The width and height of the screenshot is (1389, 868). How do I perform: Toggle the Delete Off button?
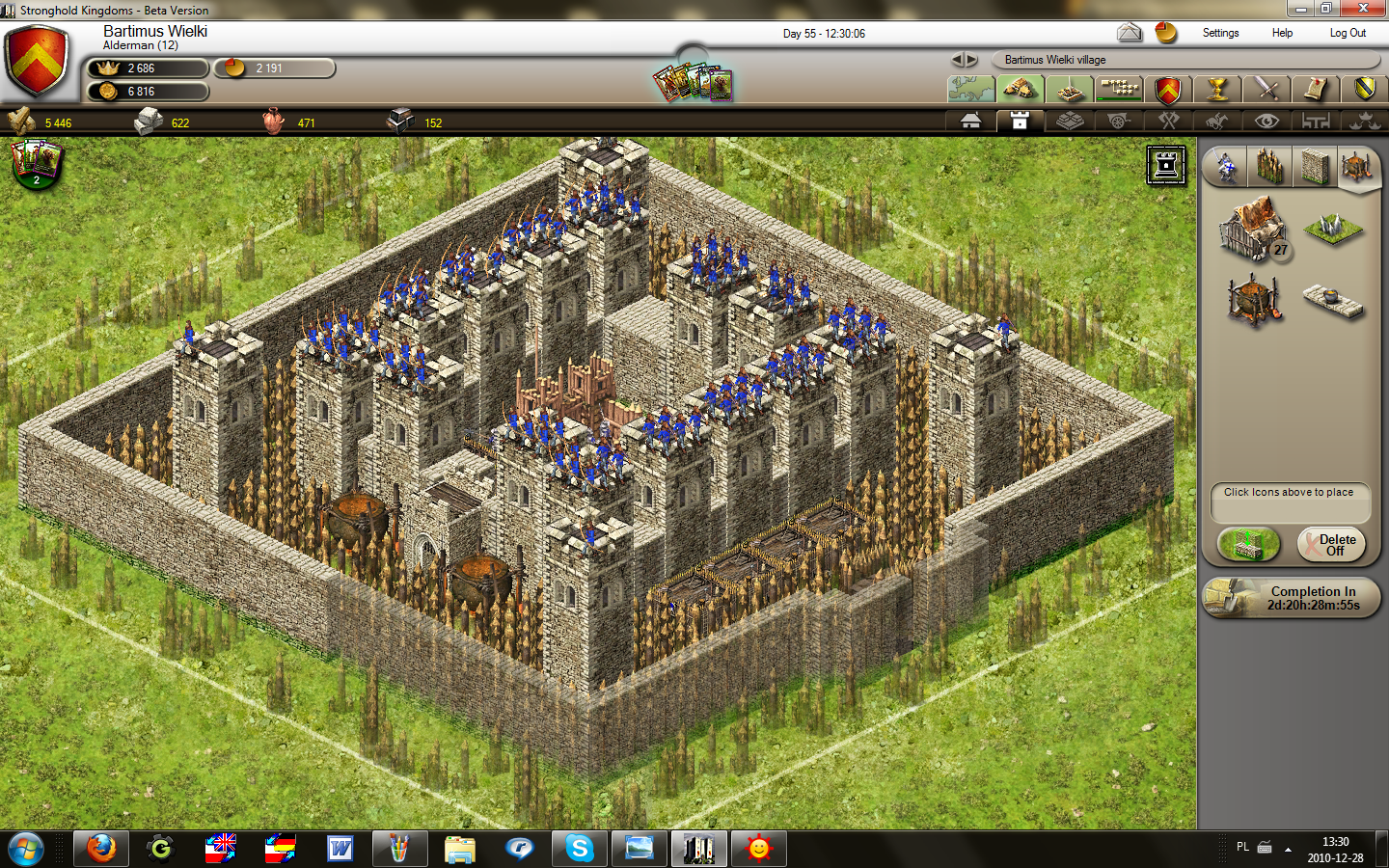click(x=1333, y=545)
